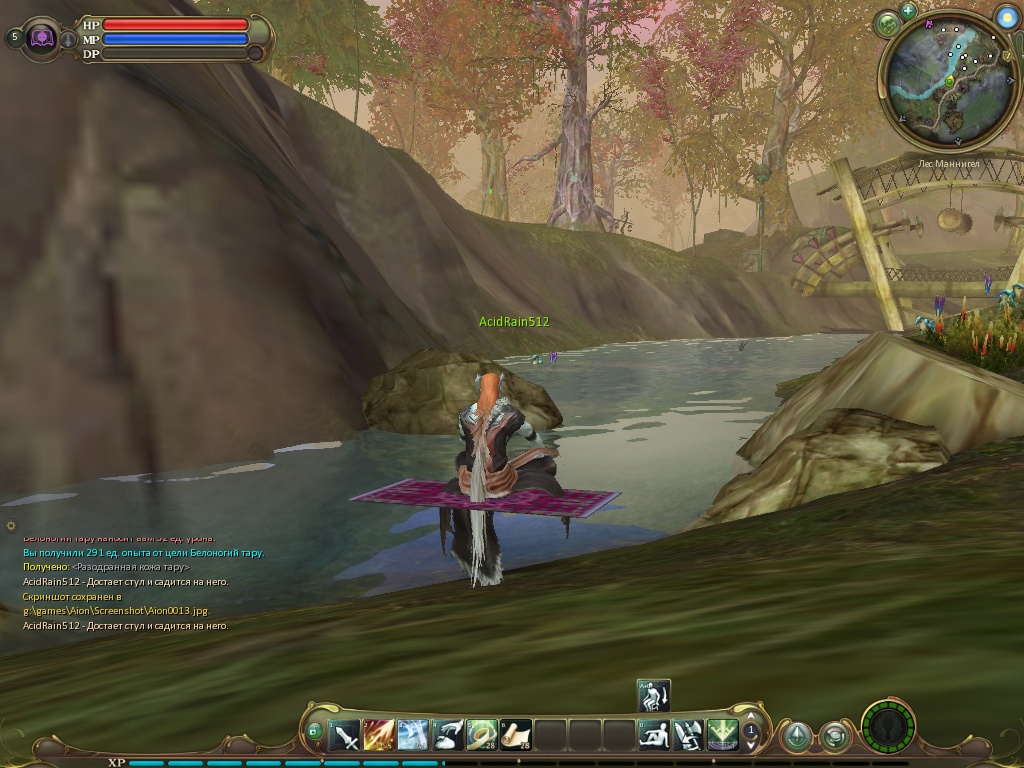The image size is (1024, 768).
Task: Toggle the hotbar lock button
Action: pyautogui.click(x=315, y=732)
